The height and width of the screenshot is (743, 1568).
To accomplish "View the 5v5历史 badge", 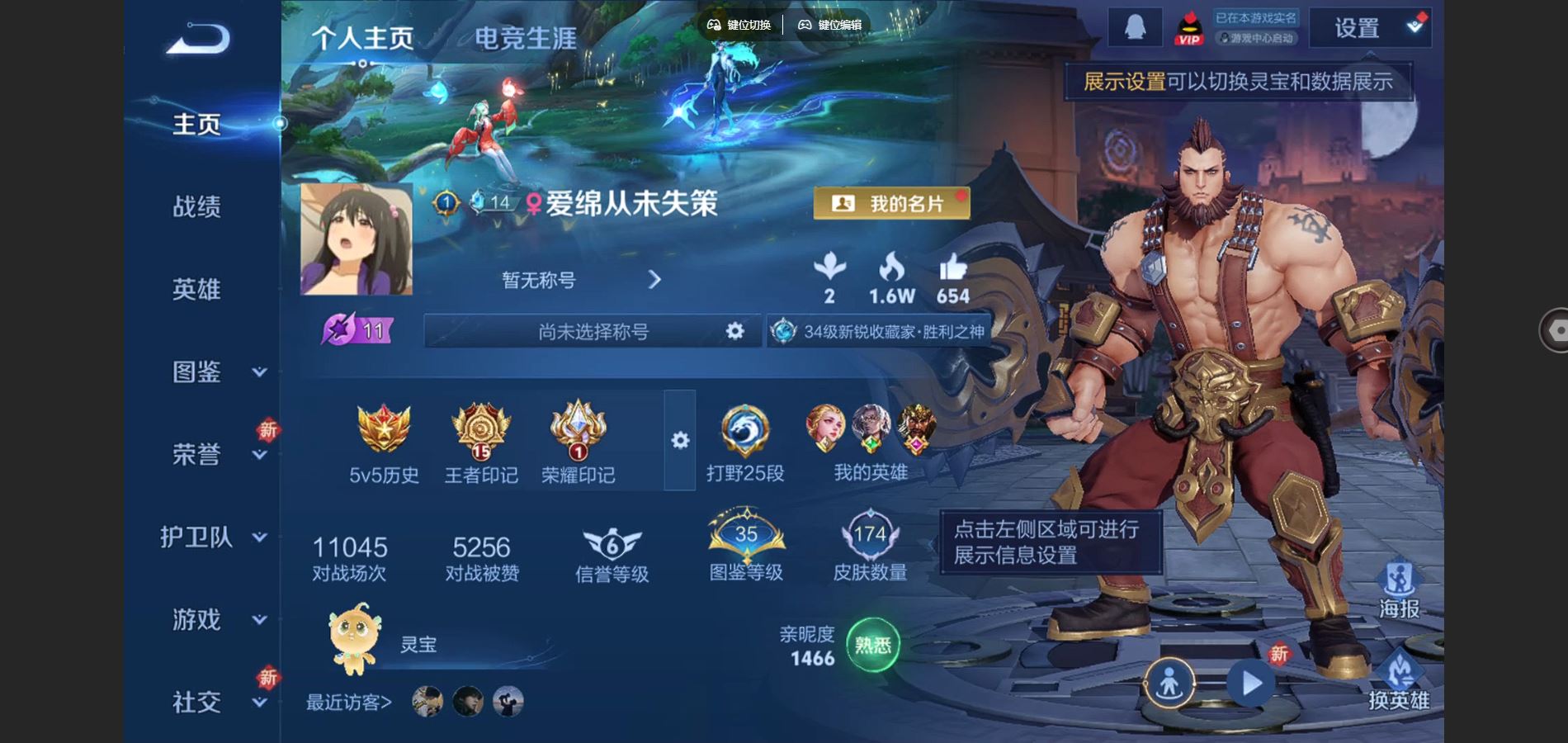I will (384, 443).
